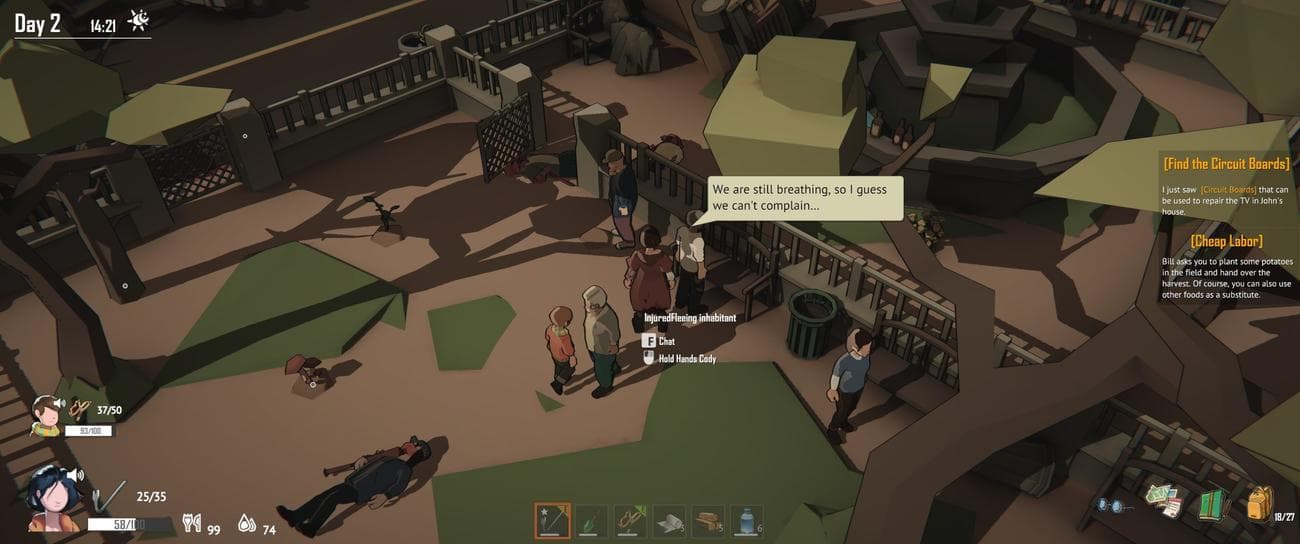
Task: Select the wood planks hotbar slot
Action: (708, 521)
